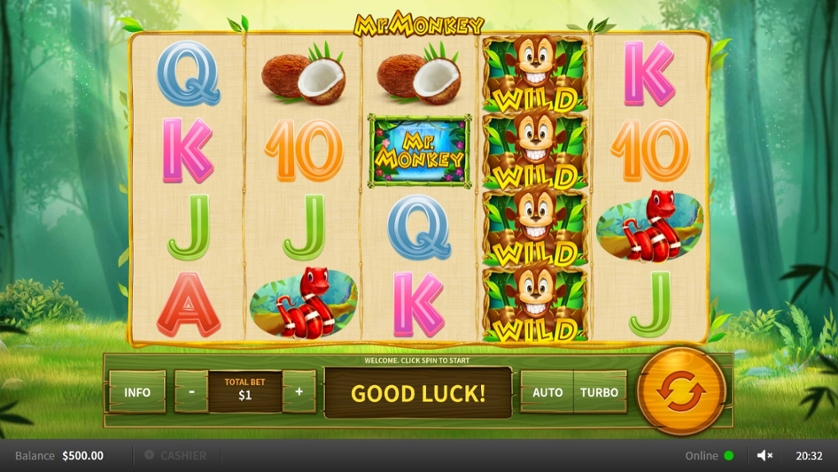Enable AUTO spin mode
This screenshot has width=838, height=472.
pos(547,392)
